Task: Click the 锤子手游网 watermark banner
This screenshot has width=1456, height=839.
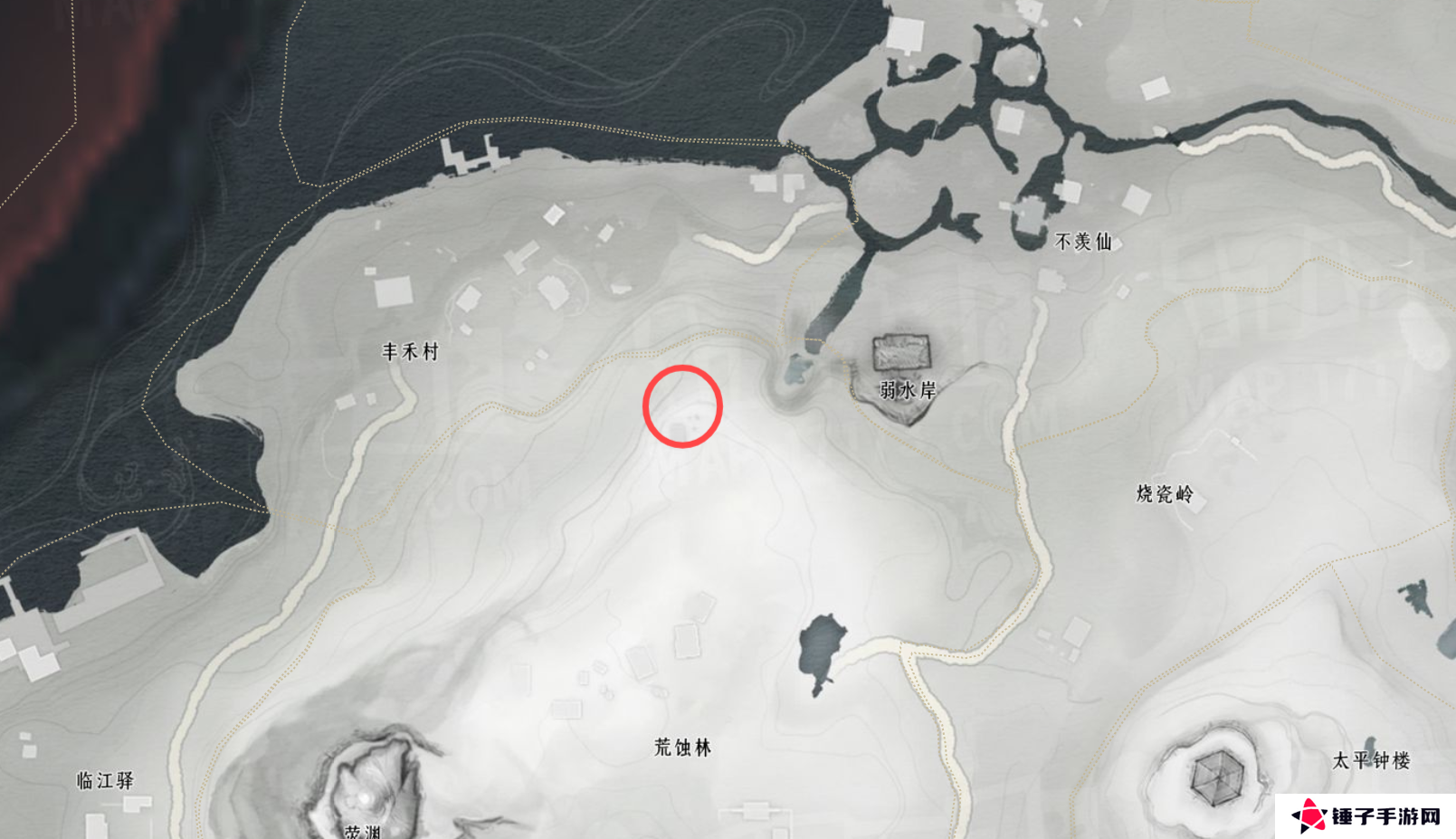Action: 1366,813
